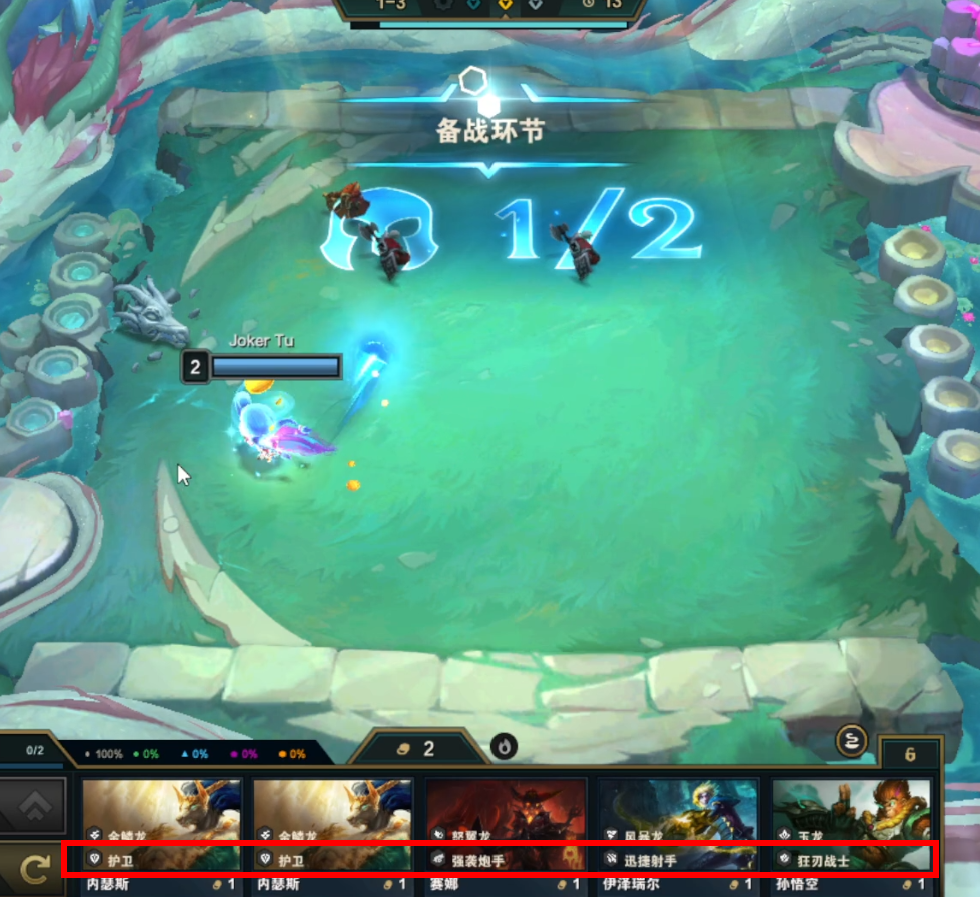980x897 pixels.
Task: Refresh the shop with the reroll arrow
Action: click(x=33, y=868)
